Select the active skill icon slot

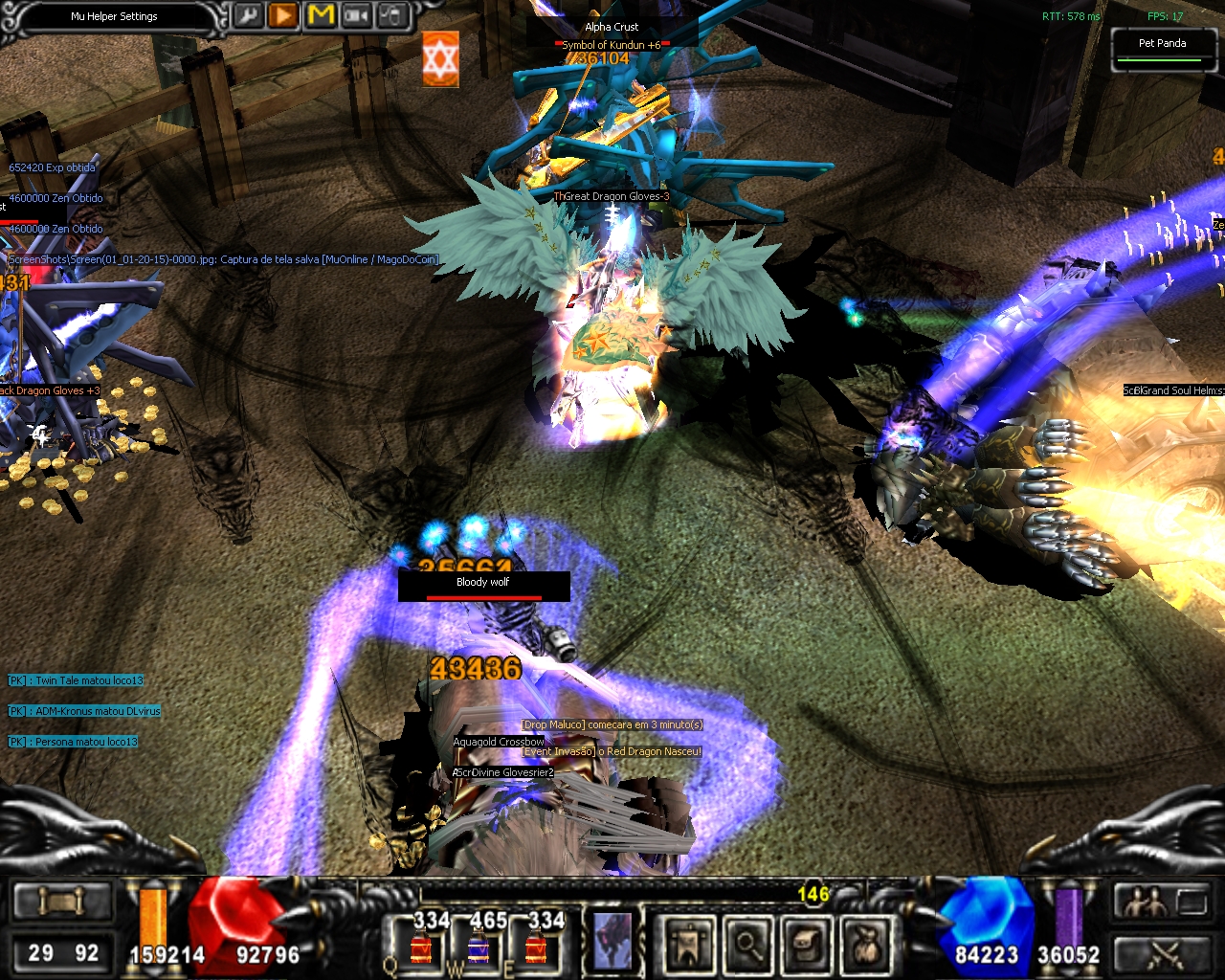coord(612,940)
